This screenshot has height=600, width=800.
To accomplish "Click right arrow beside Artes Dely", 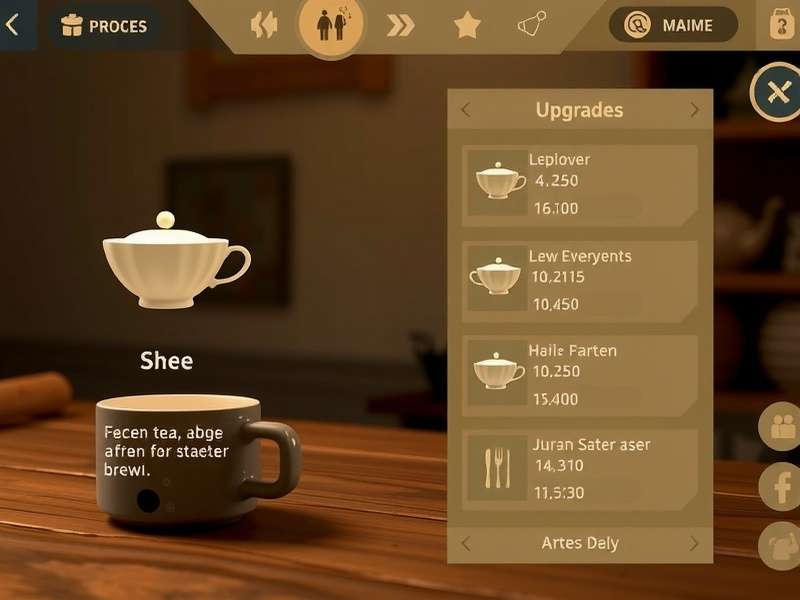I will tap(694, 544).
